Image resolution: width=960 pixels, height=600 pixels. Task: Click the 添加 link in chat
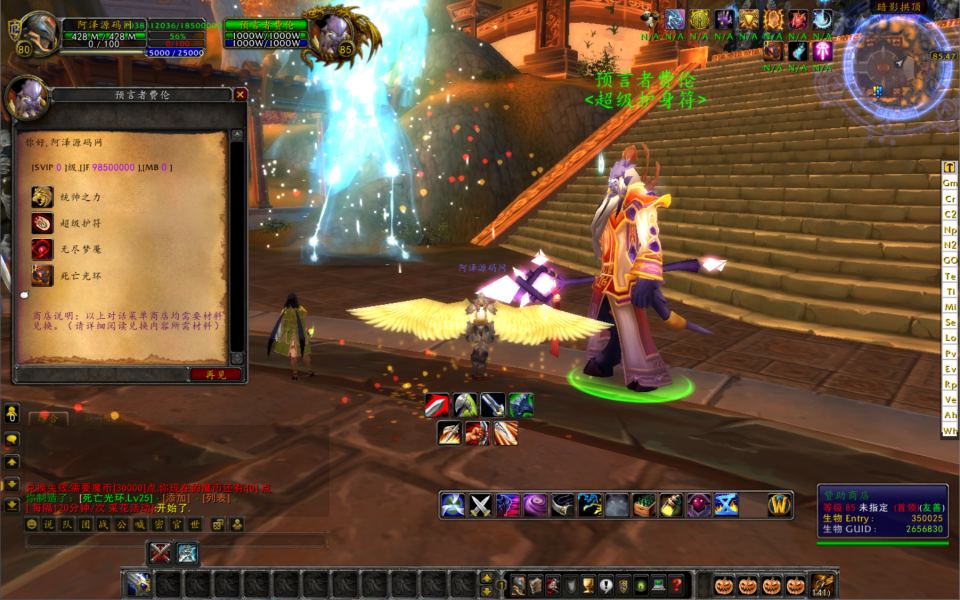[178, 497]
